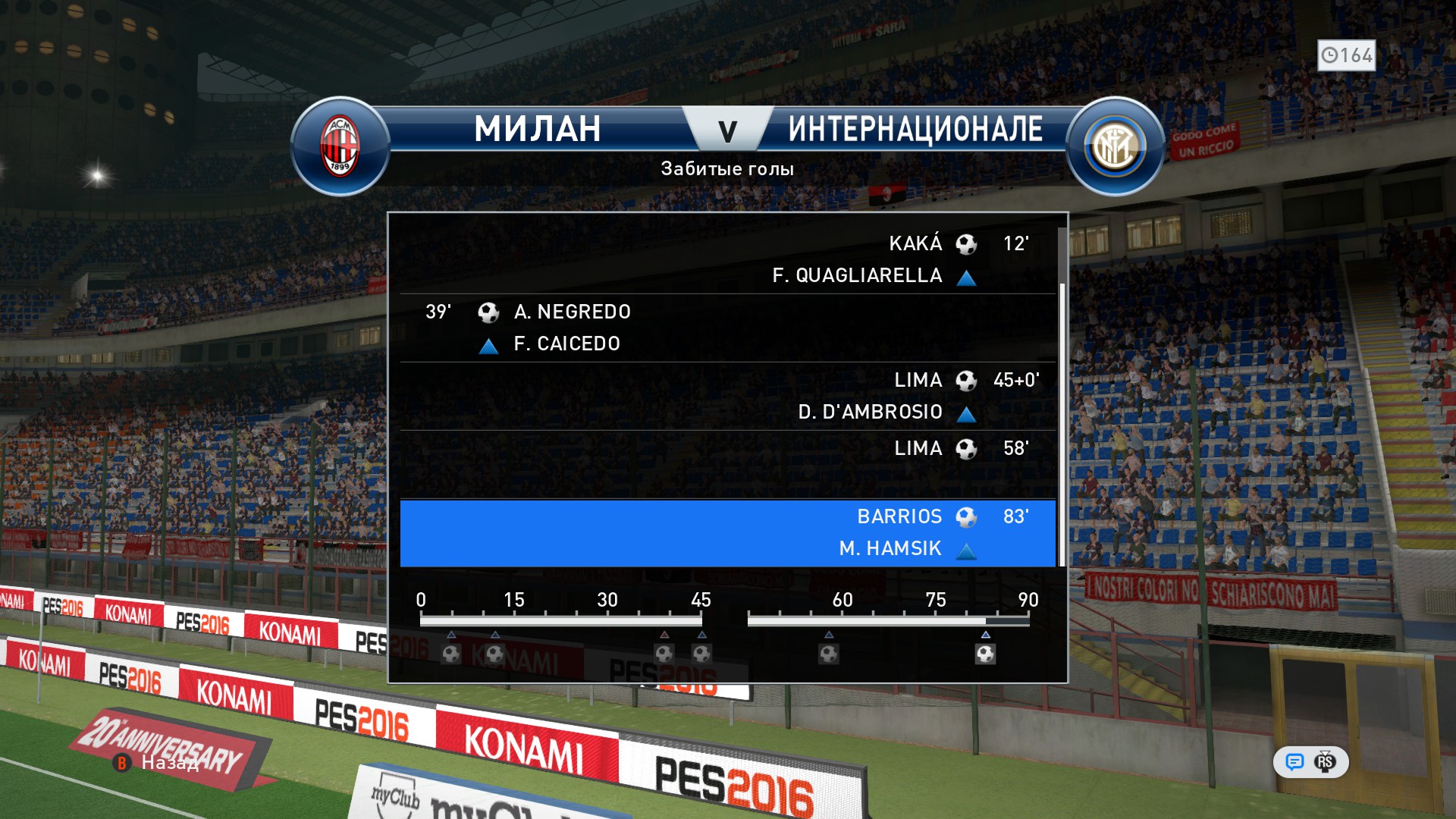The width and height of the screenshot is (1456, 819).
Task: Choose Lima's 45+0' goal entry
Action: pos(728,396)
